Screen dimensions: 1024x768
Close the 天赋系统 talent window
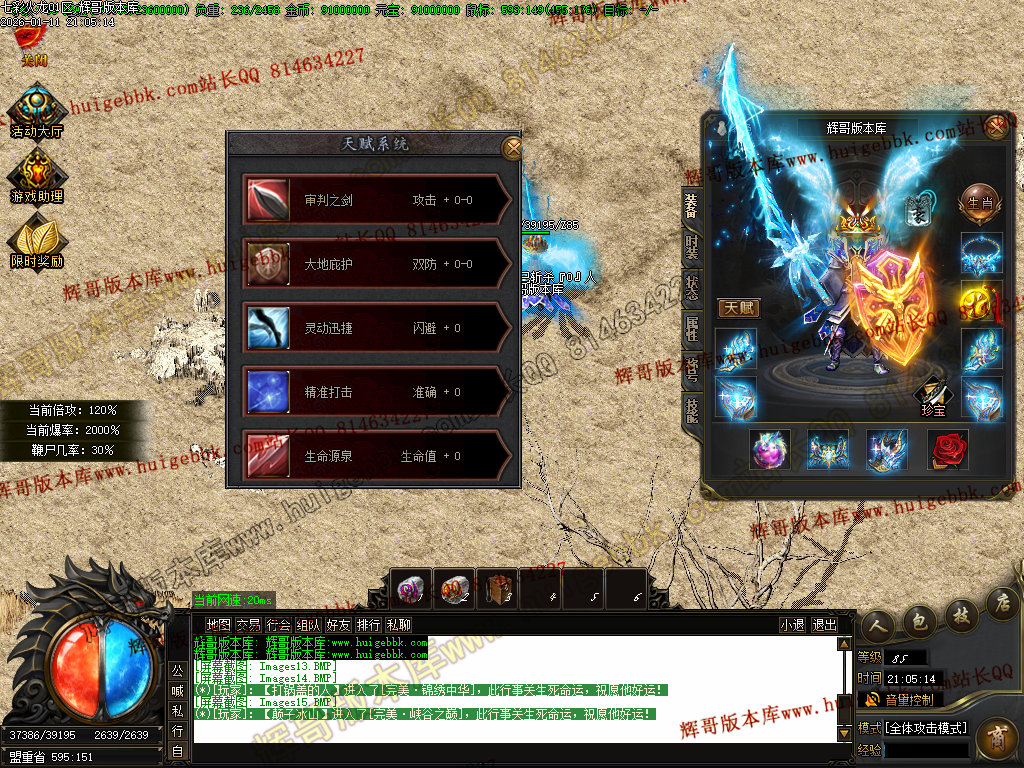pos(511,148)
